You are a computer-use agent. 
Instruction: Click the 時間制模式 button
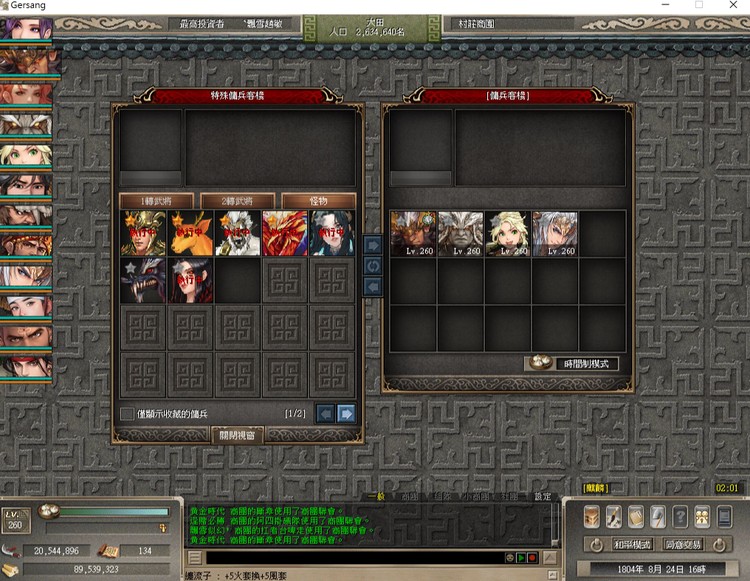[x=568, y=364]
